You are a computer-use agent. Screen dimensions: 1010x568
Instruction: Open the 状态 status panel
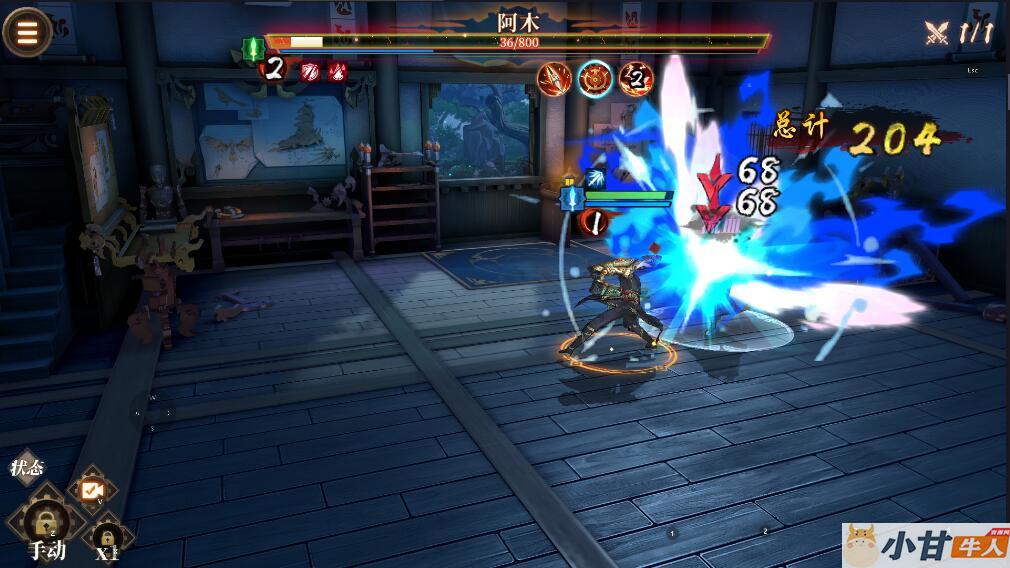tap(27, 468)
